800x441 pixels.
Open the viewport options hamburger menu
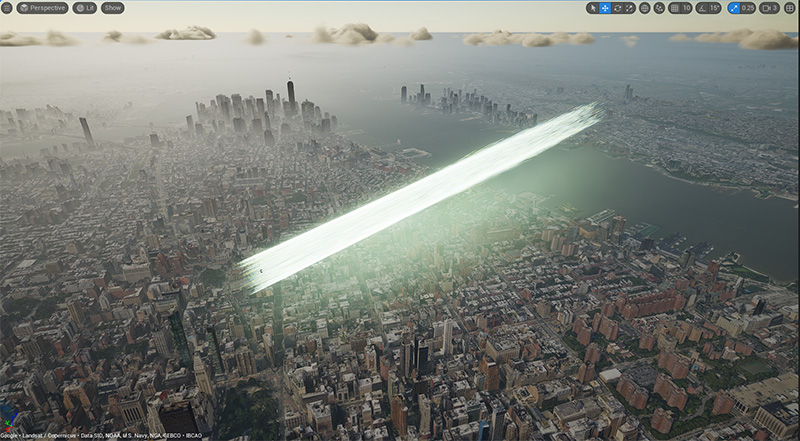[7, 8]
